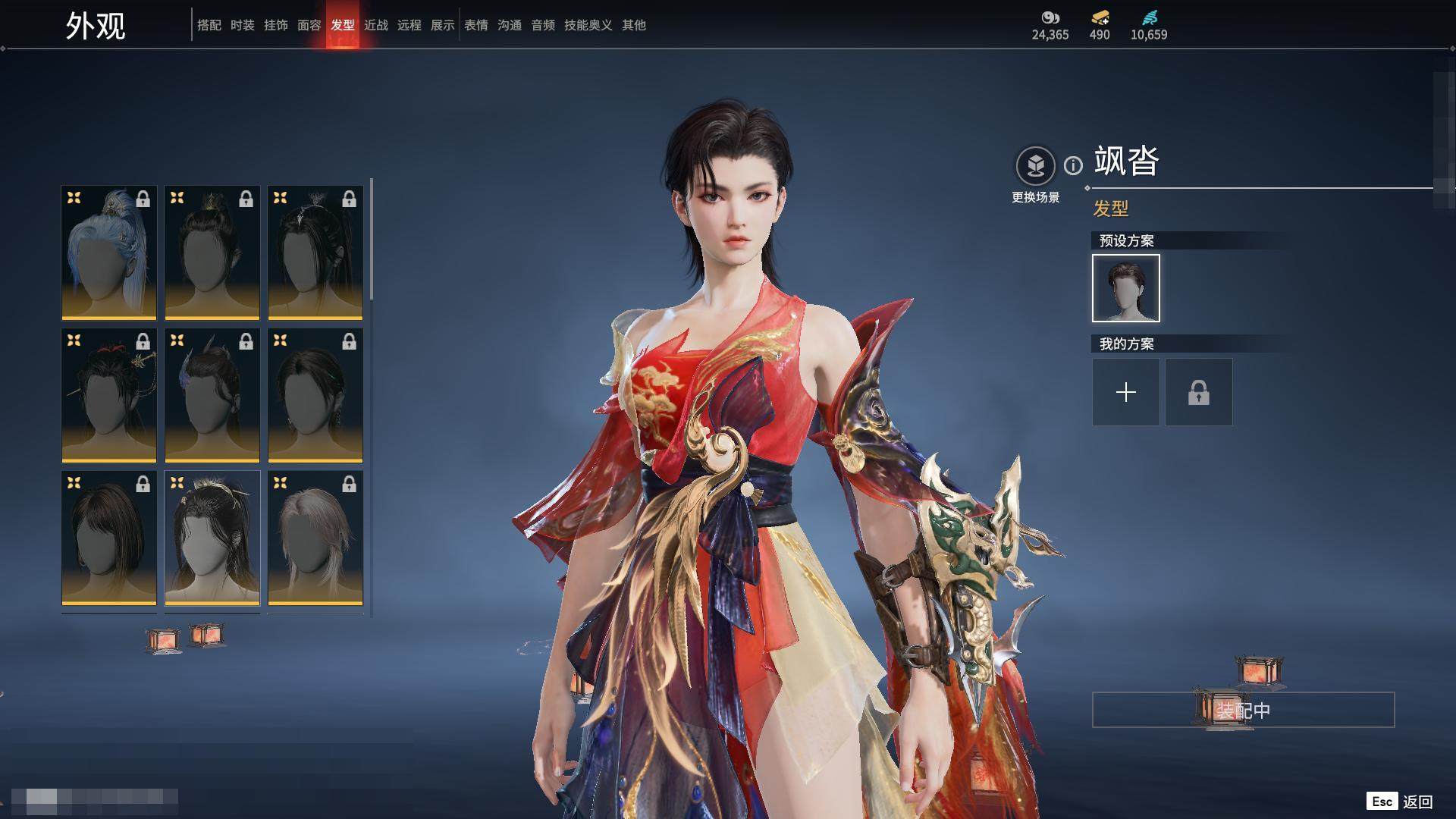The image size is (1456, 819).
Task: Open the 近战 melee tab
Action: click(x=375, y=25)
